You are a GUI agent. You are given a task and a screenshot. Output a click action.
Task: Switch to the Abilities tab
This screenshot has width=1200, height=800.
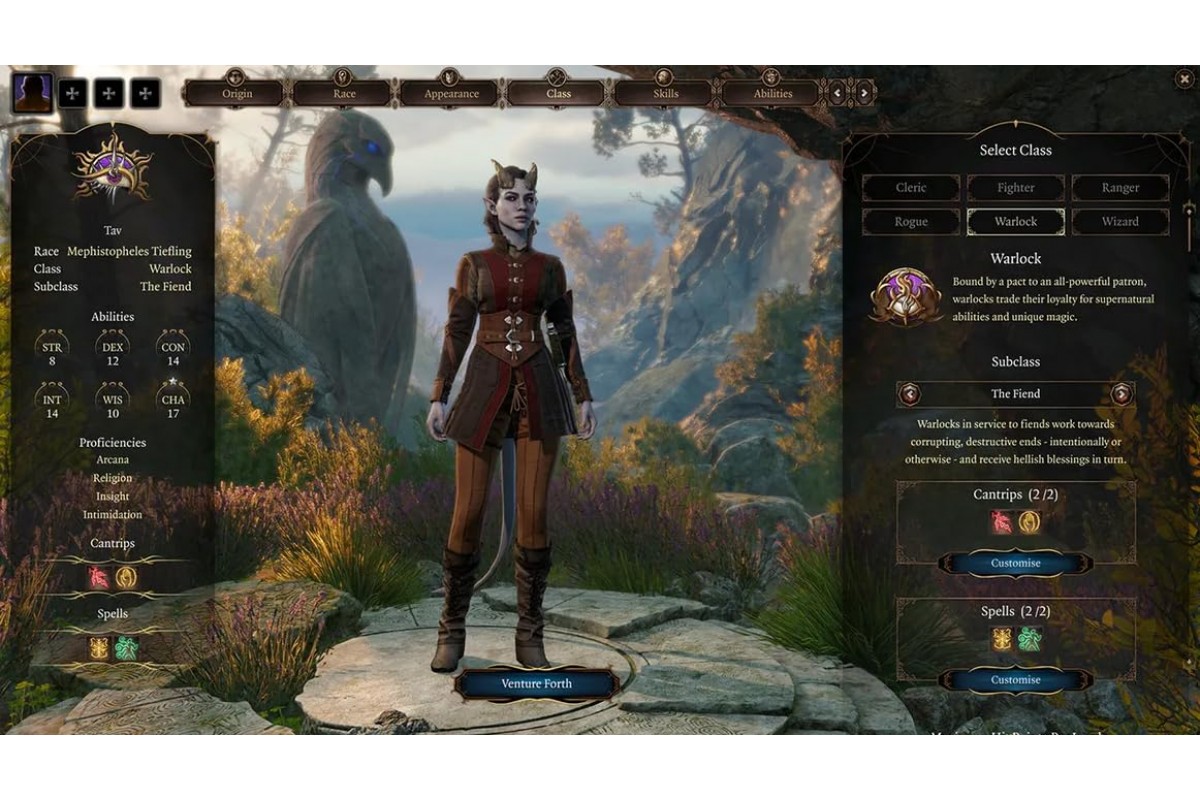click(x=772, y=94)
